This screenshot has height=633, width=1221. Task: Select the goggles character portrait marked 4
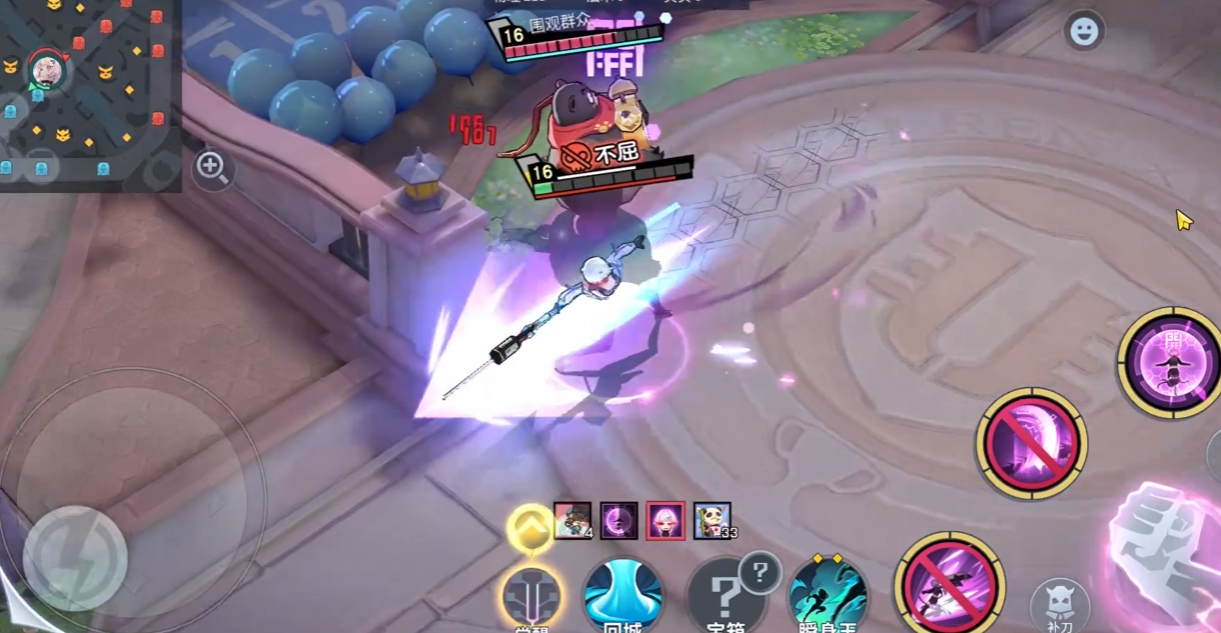click(572, 521)
